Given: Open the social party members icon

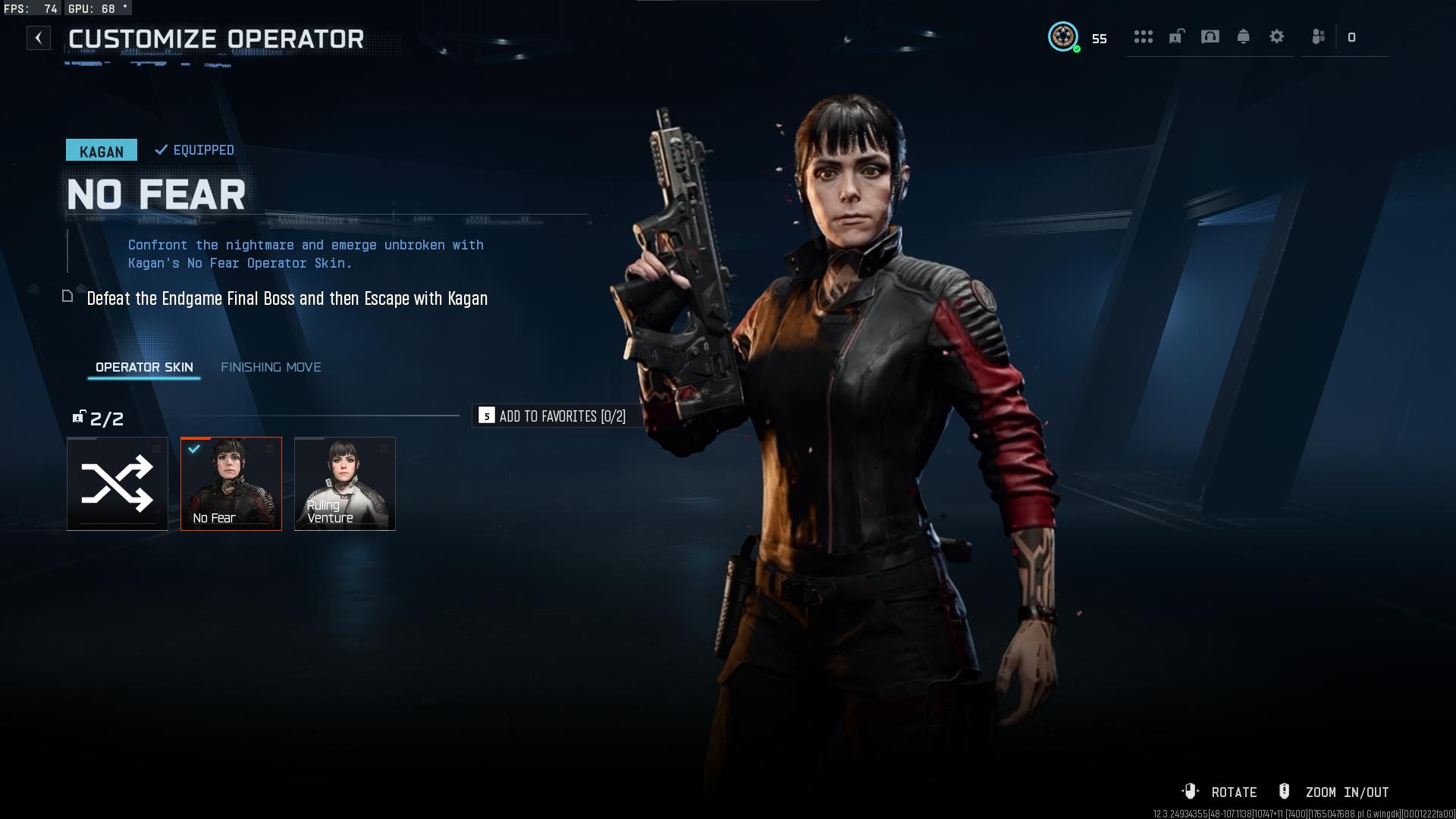Looking at the screenshot, I should click(1319, 36).
